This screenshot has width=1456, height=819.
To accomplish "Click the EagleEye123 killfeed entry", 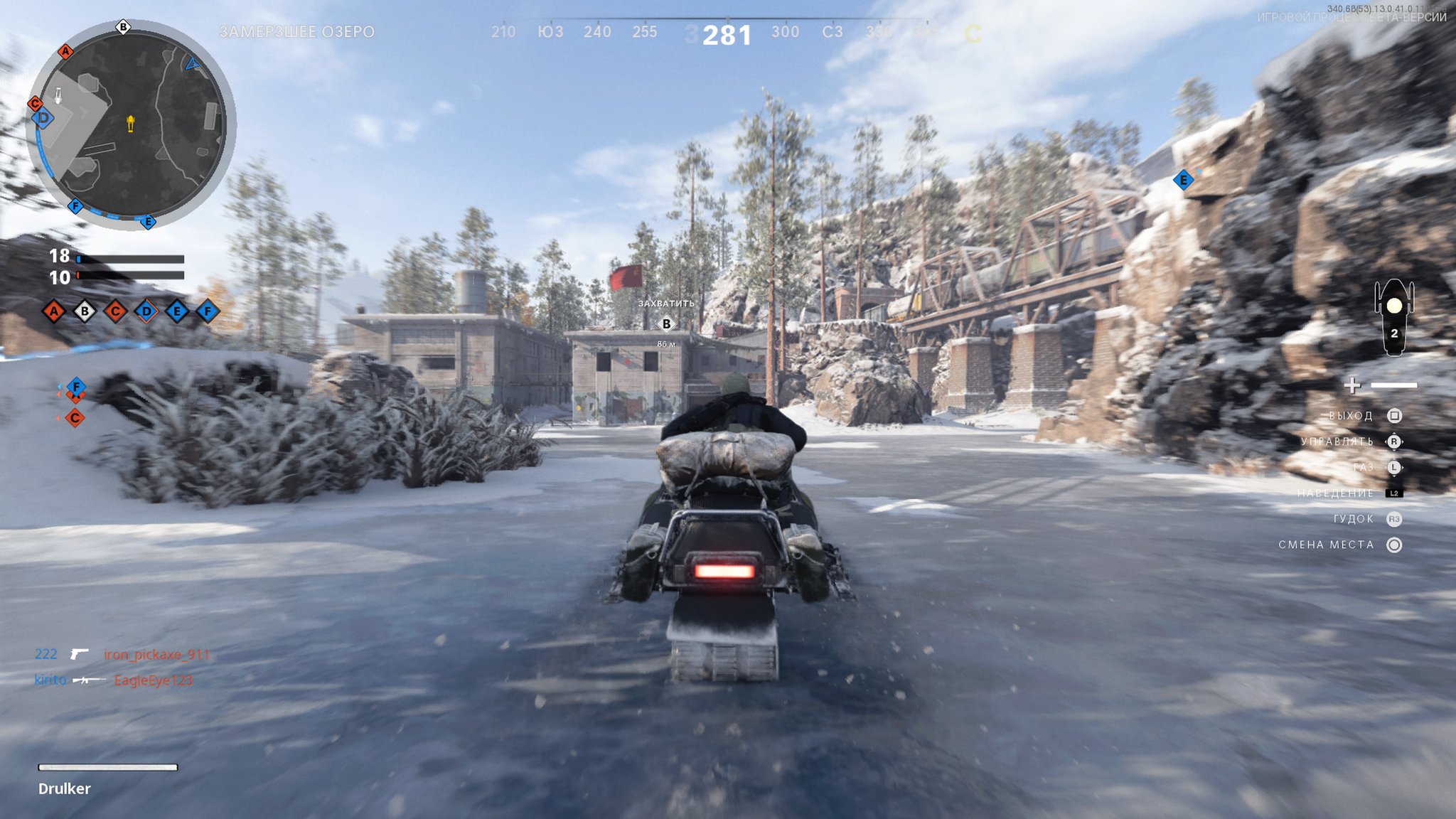I will coord(153,680).
